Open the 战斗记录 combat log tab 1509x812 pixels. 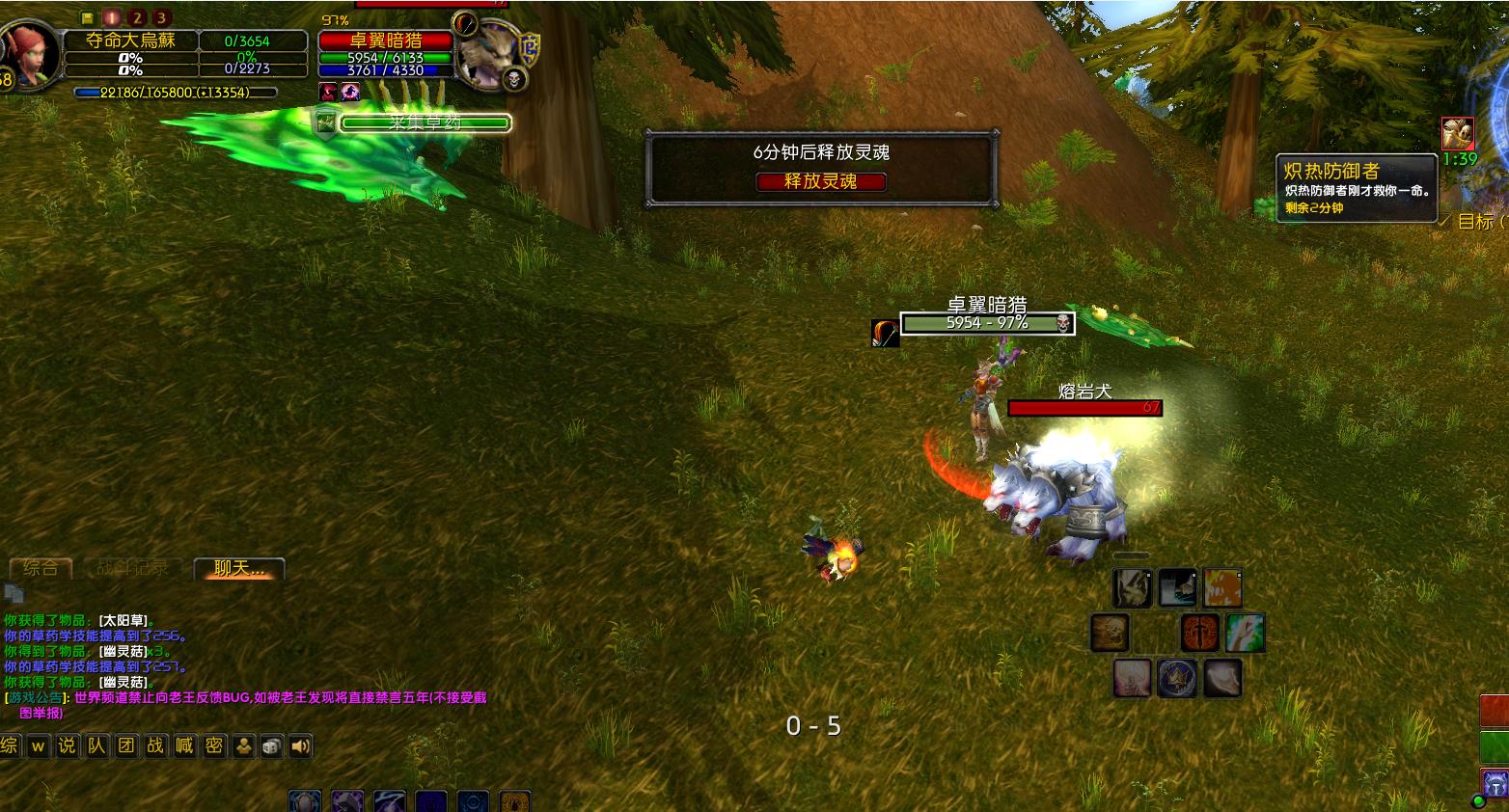pyautogui.click(x=133, y=568)
